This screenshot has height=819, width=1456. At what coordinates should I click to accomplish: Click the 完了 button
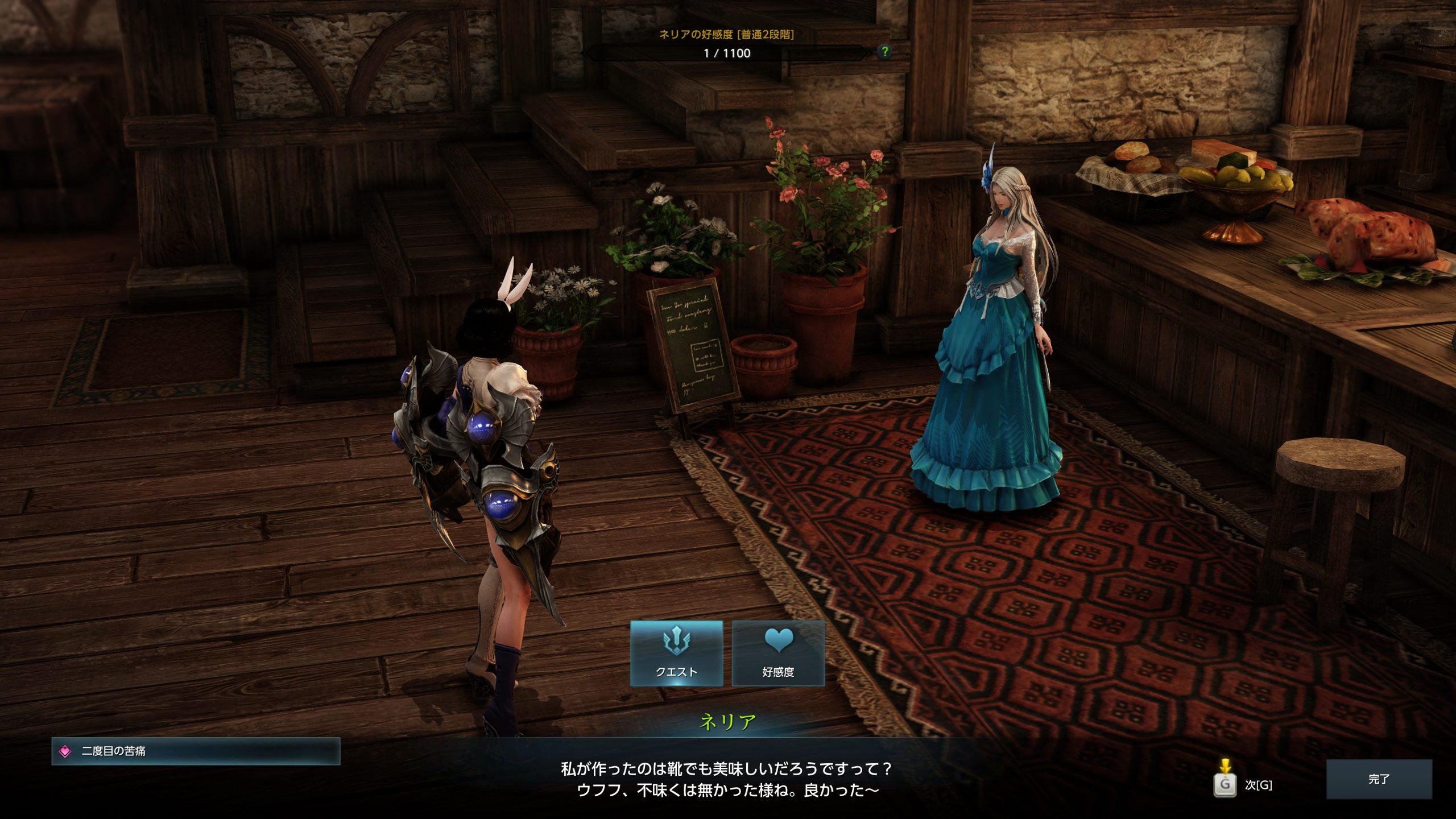click(1379, 779)
